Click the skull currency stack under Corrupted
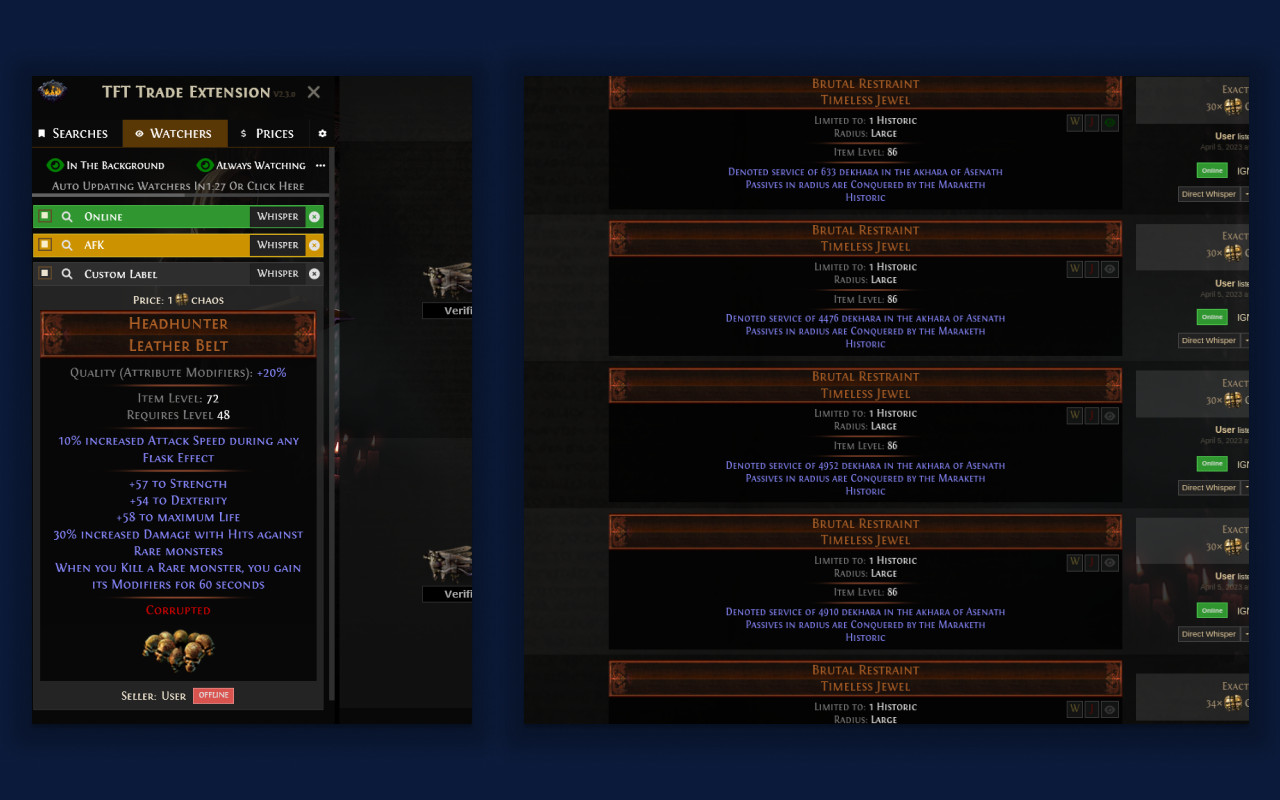The width and height of the screenshot is (1280, 800). coord(178,650)
